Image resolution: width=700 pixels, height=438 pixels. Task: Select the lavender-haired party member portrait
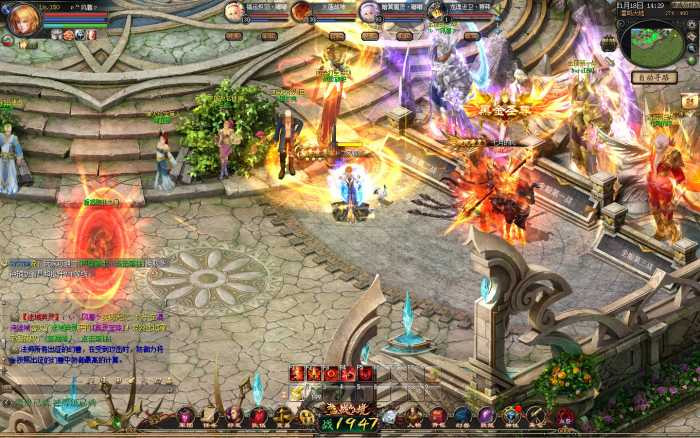click(x=368, y=11)
